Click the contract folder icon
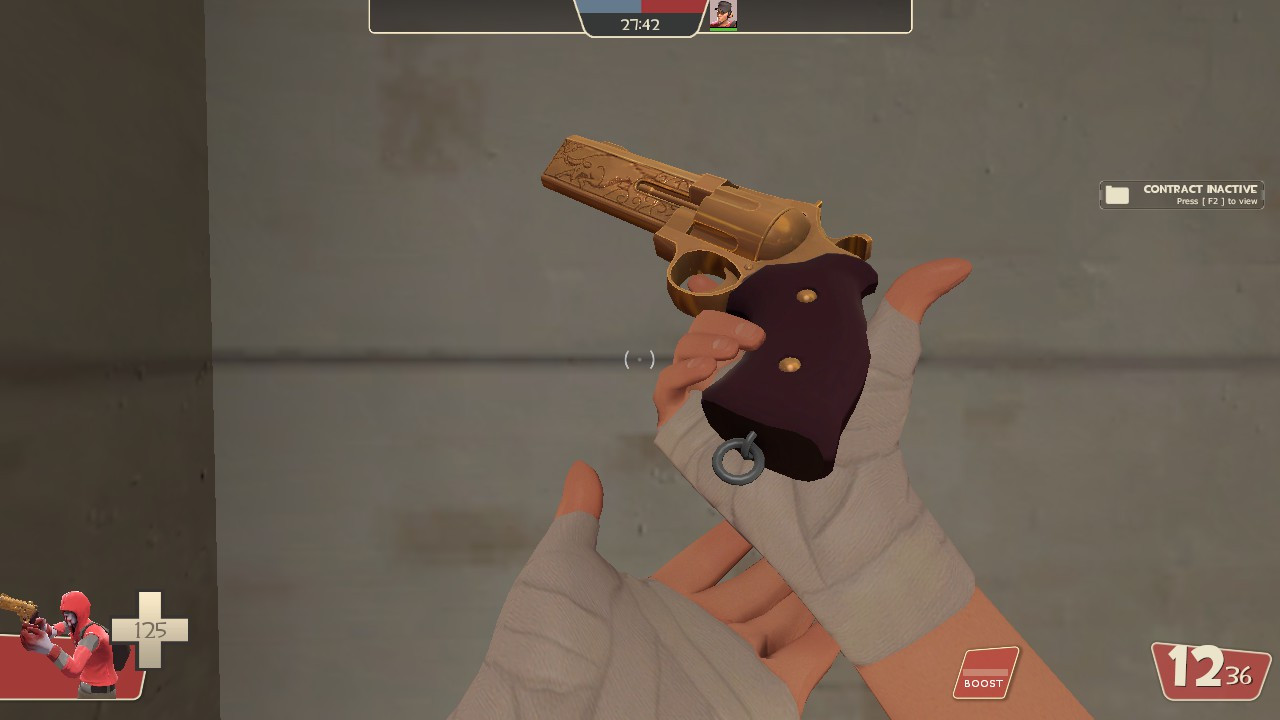The image size is (1280, 720). (x=1117, y=194)
